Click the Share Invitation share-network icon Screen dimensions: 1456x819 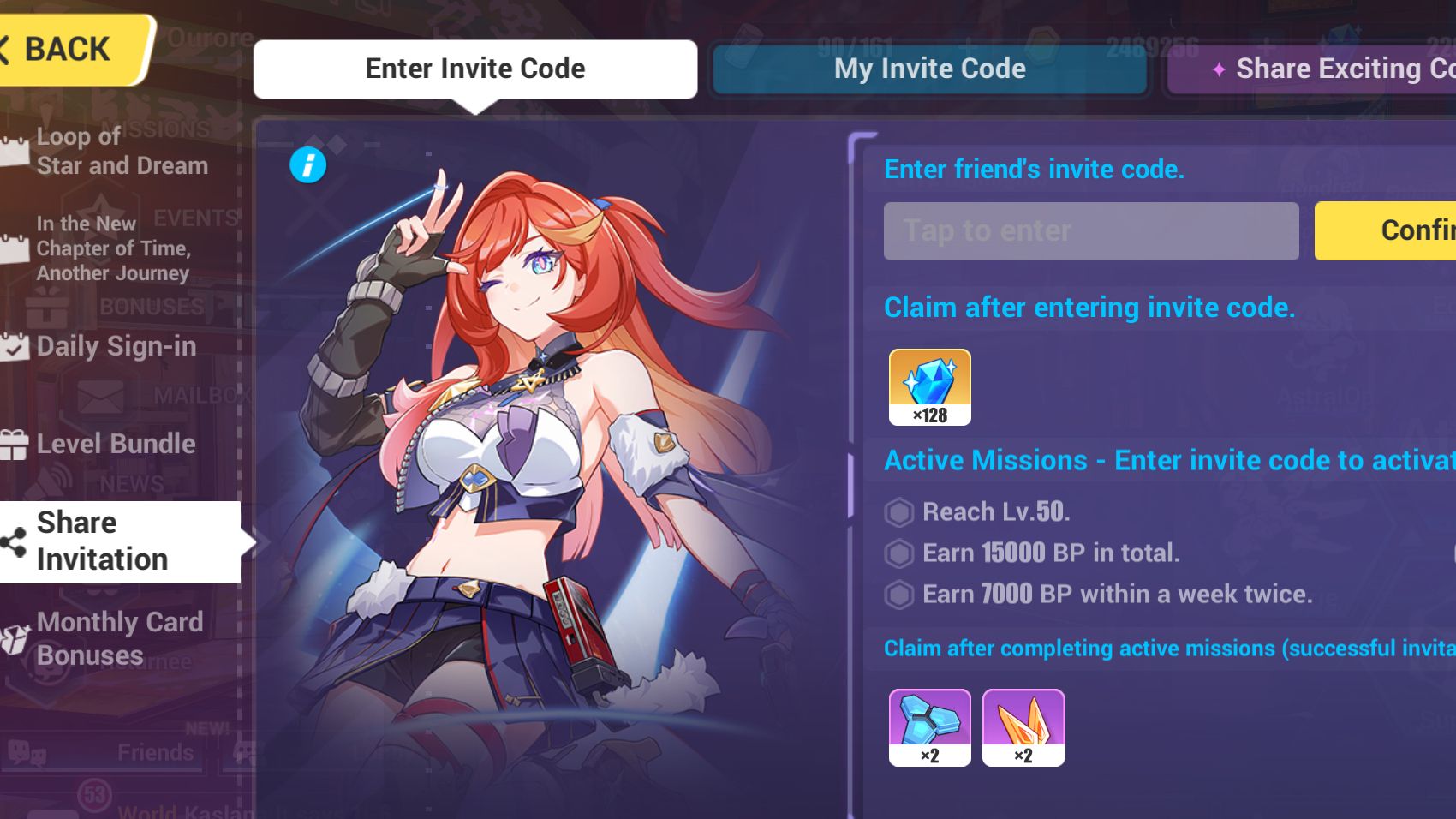click(x=12, y=540)
